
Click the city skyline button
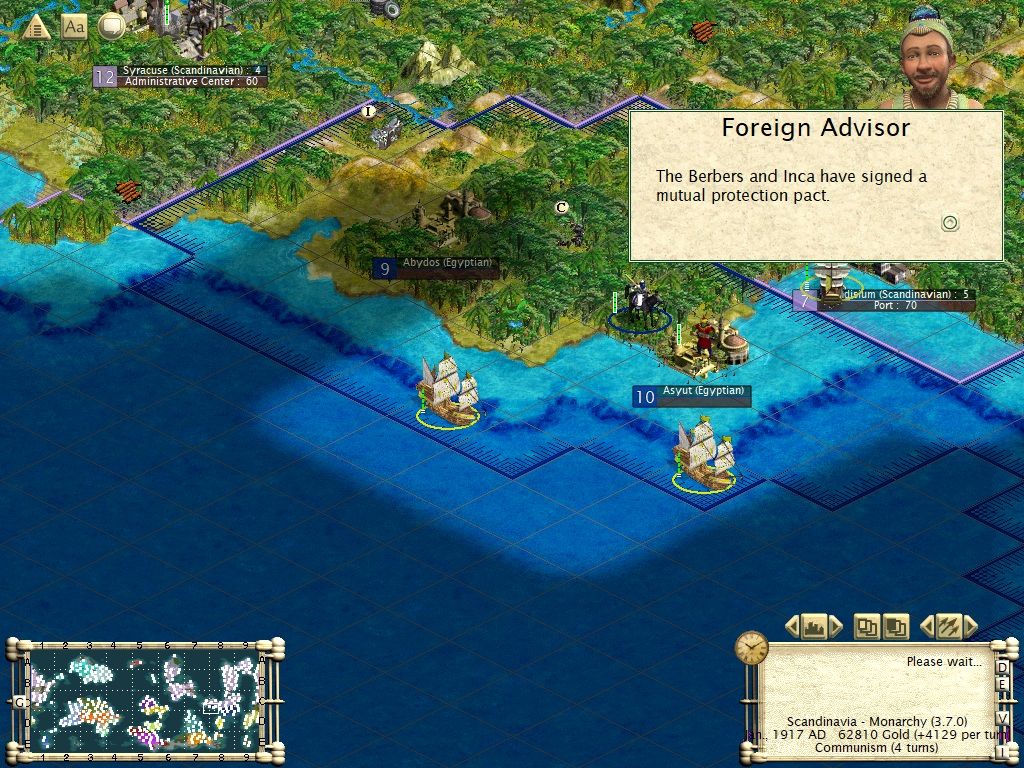pos(814,627)
